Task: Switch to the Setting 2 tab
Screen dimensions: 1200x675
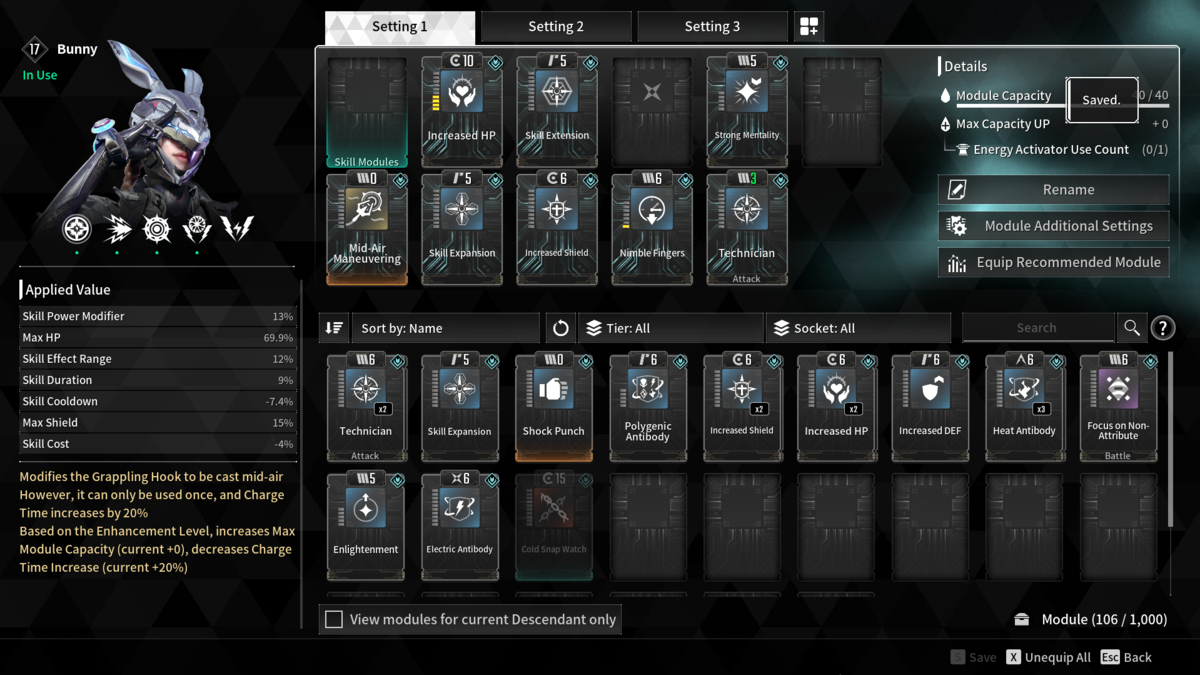Action: point(556,27)
